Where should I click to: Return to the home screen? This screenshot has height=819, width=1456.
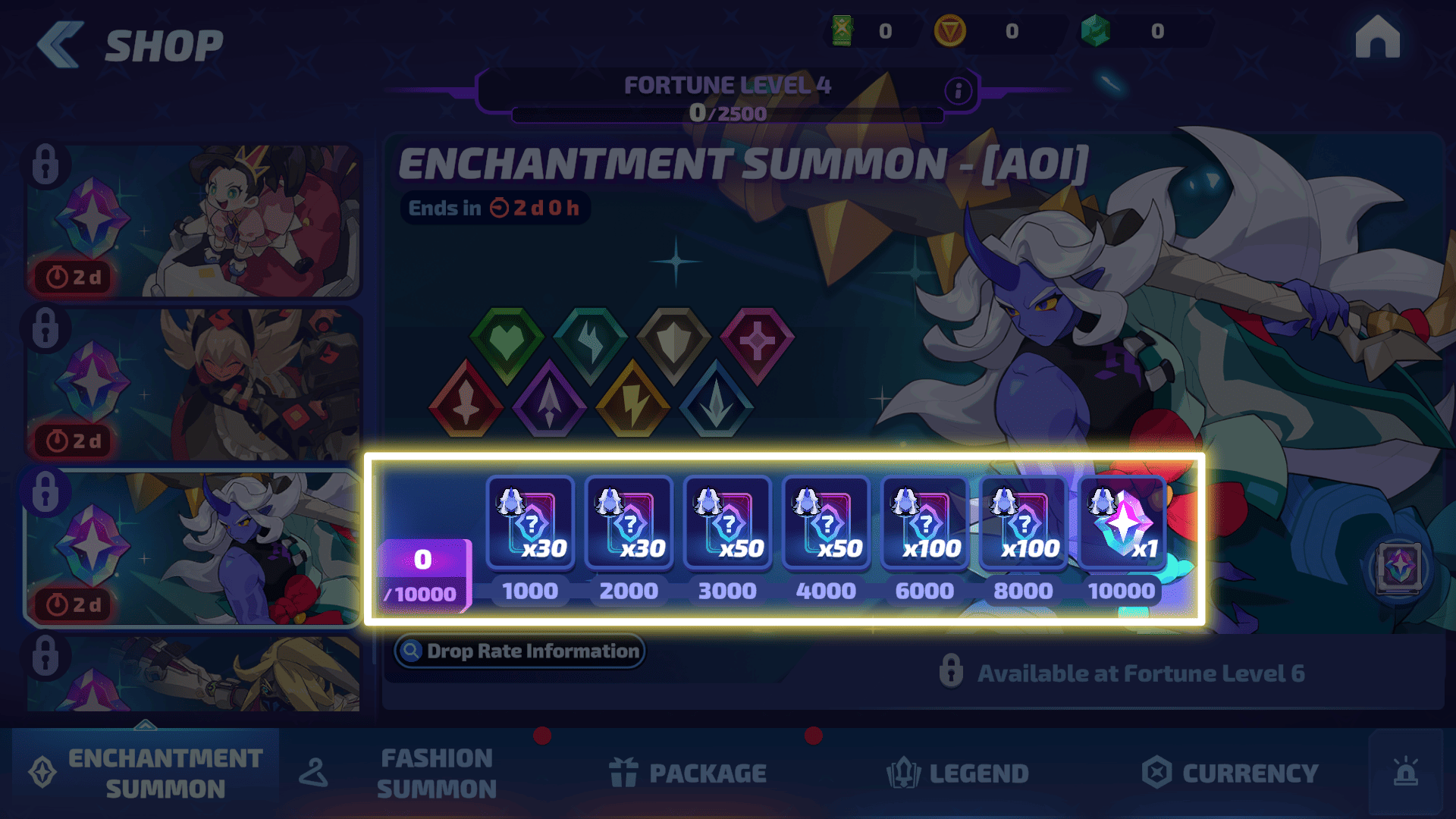coord(1377,38)
